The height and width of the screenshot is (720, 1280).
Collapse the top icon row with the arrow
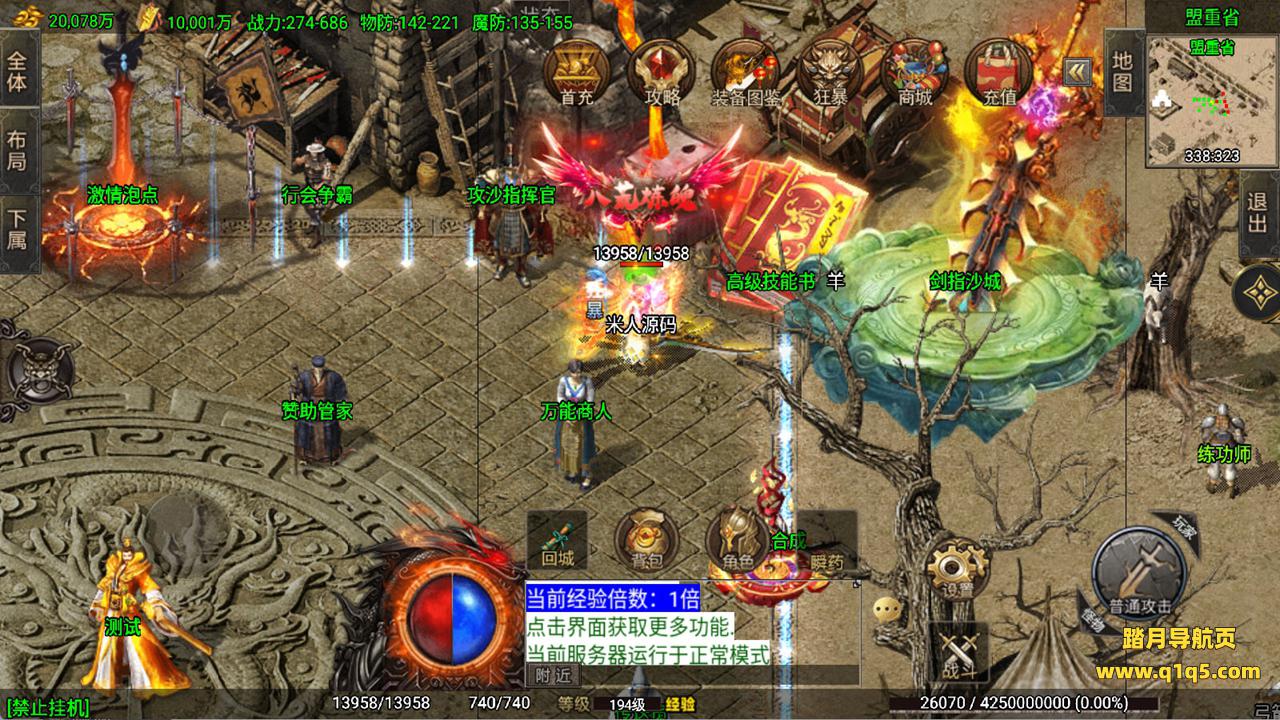tap(1077, 70)
